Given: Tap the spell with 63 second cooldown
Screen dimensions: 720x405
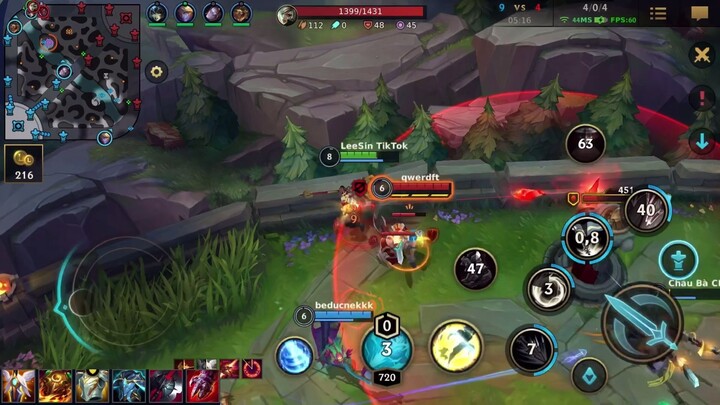Looking at the screenshot, I should [586, 144].
